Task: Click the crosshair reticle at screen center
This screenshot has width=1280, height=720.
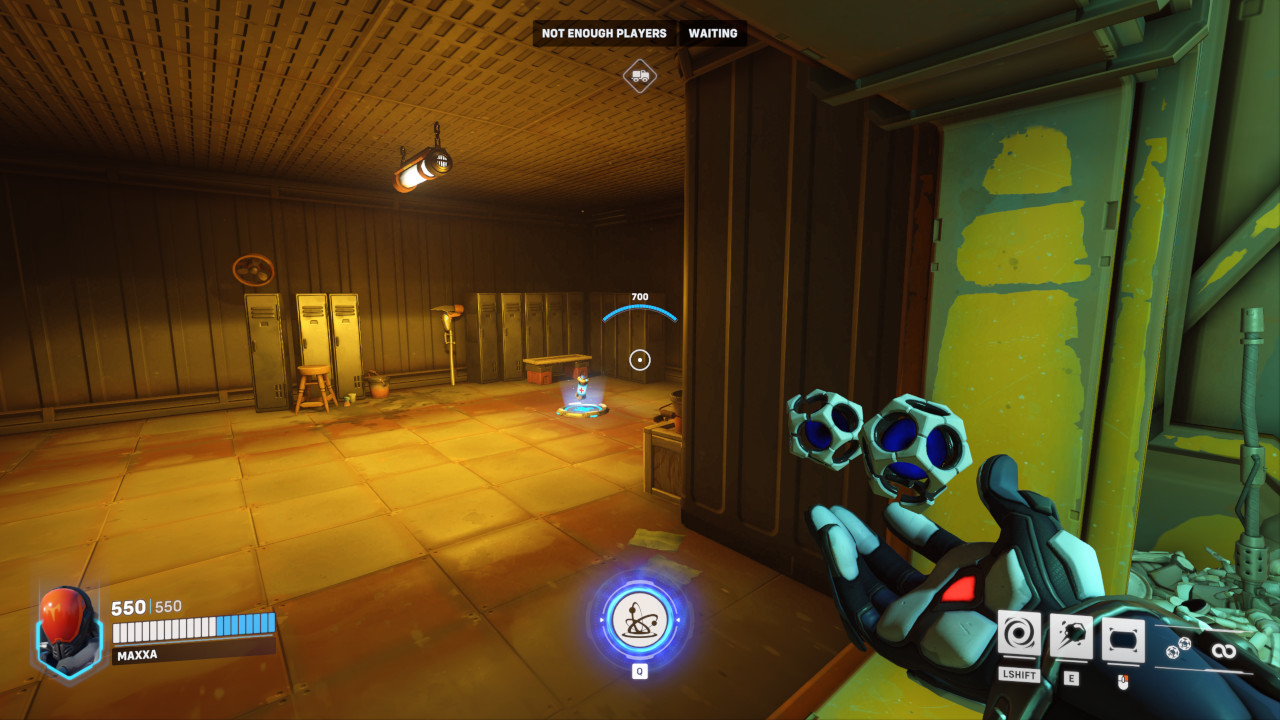Action: point(640,360)
